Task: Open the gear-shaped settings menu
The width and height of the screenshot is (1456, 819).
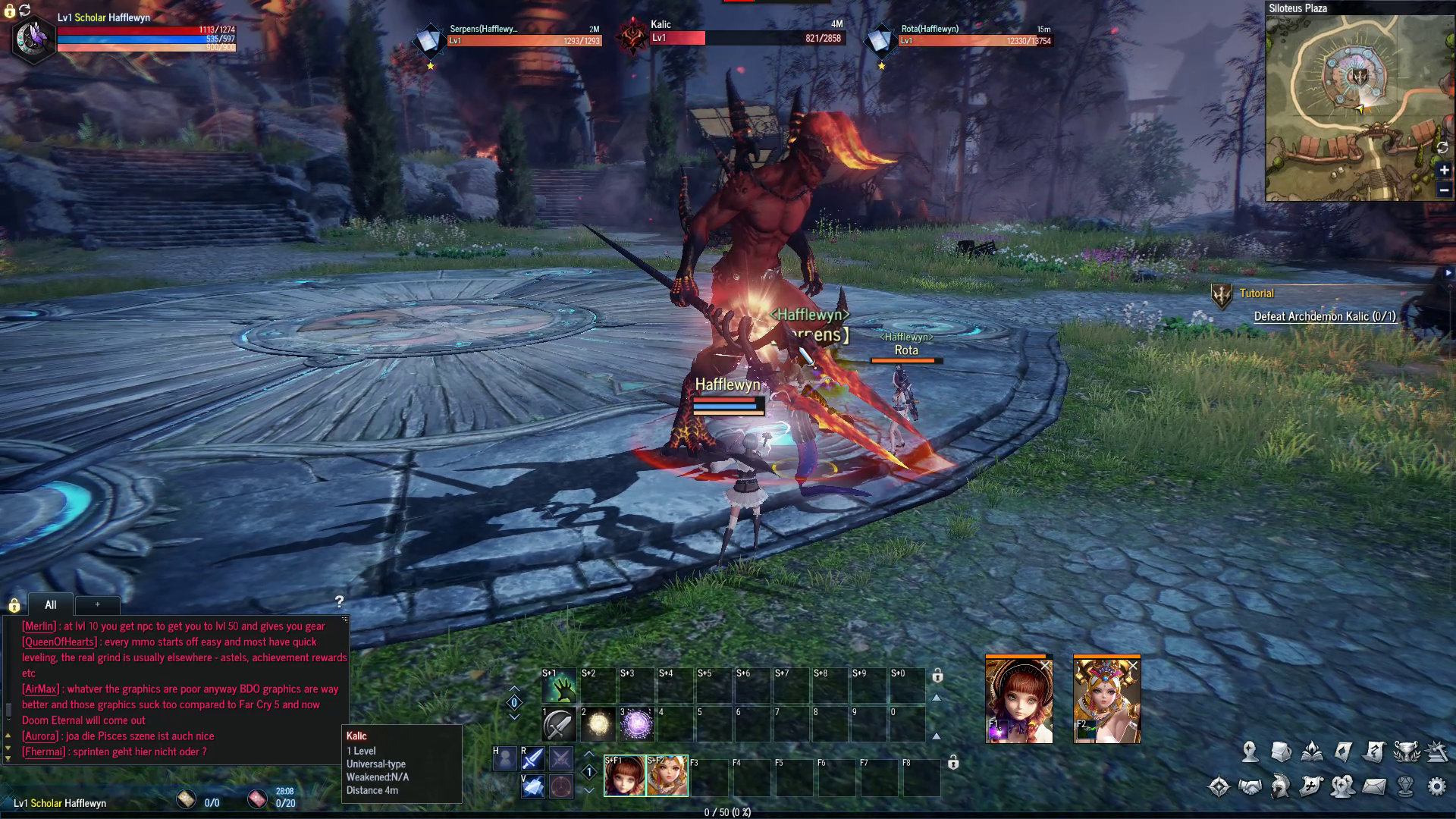Action: (1436, 786)
